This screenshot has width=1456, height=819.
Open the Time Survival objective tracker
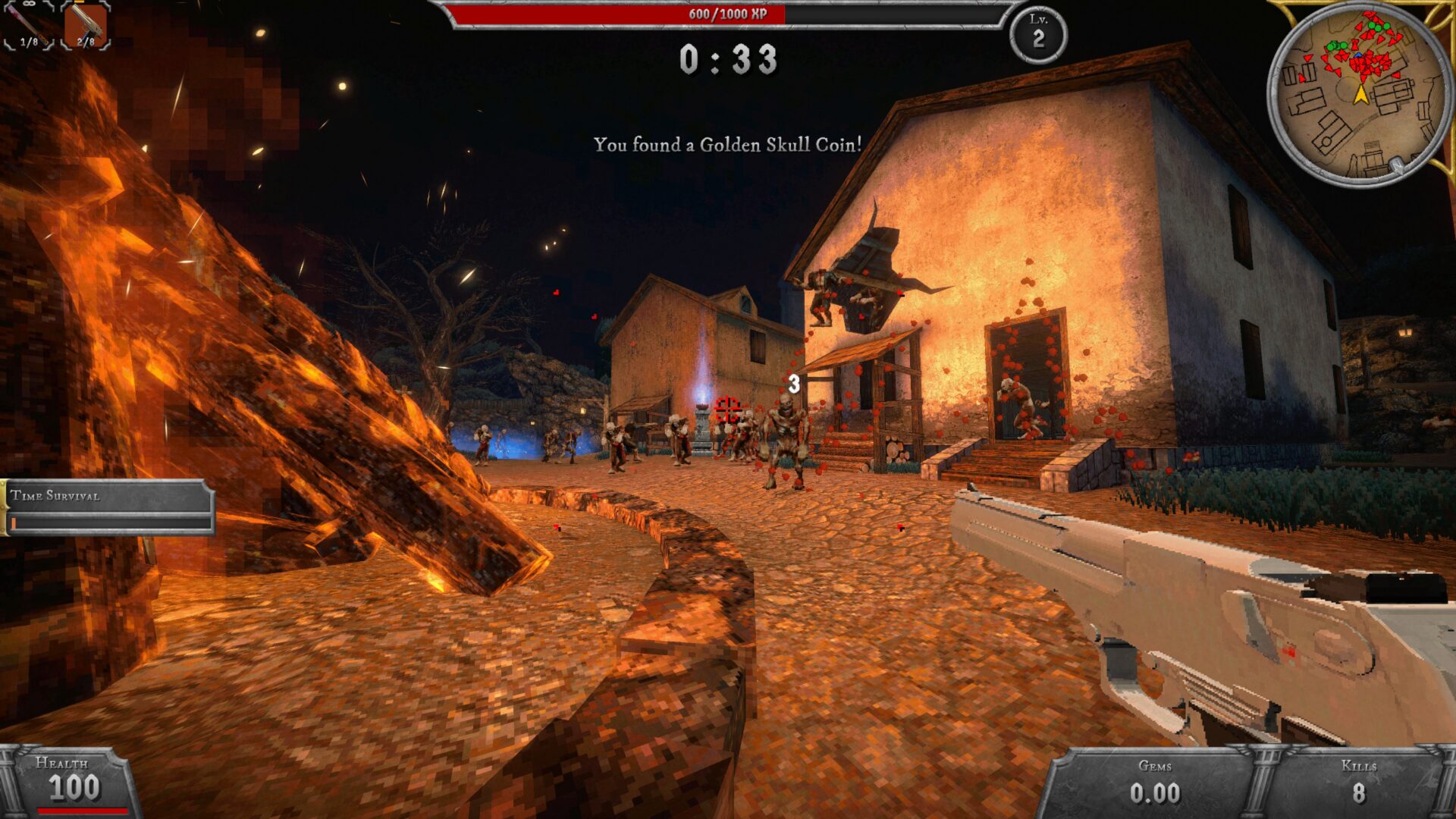coord(108,507)
